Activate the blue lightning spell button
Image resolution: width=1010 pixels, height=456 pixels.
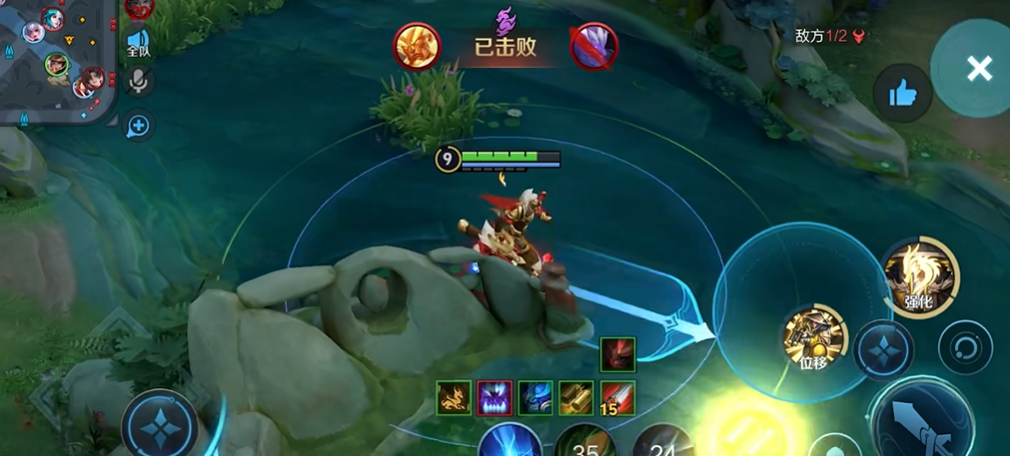tap(509, 441)
